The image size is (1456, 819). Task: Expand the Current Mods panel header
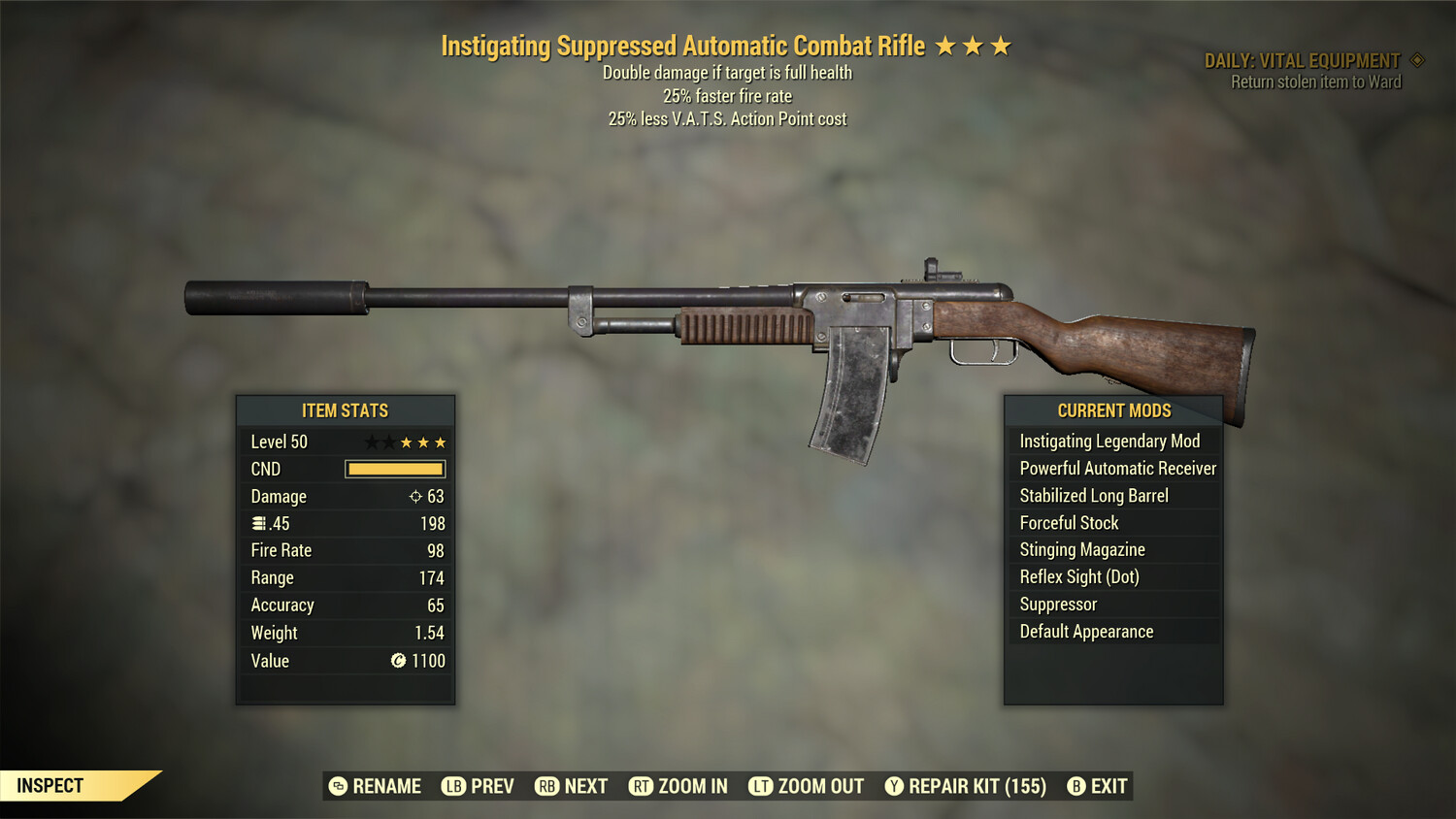(x=1113, y=410)
